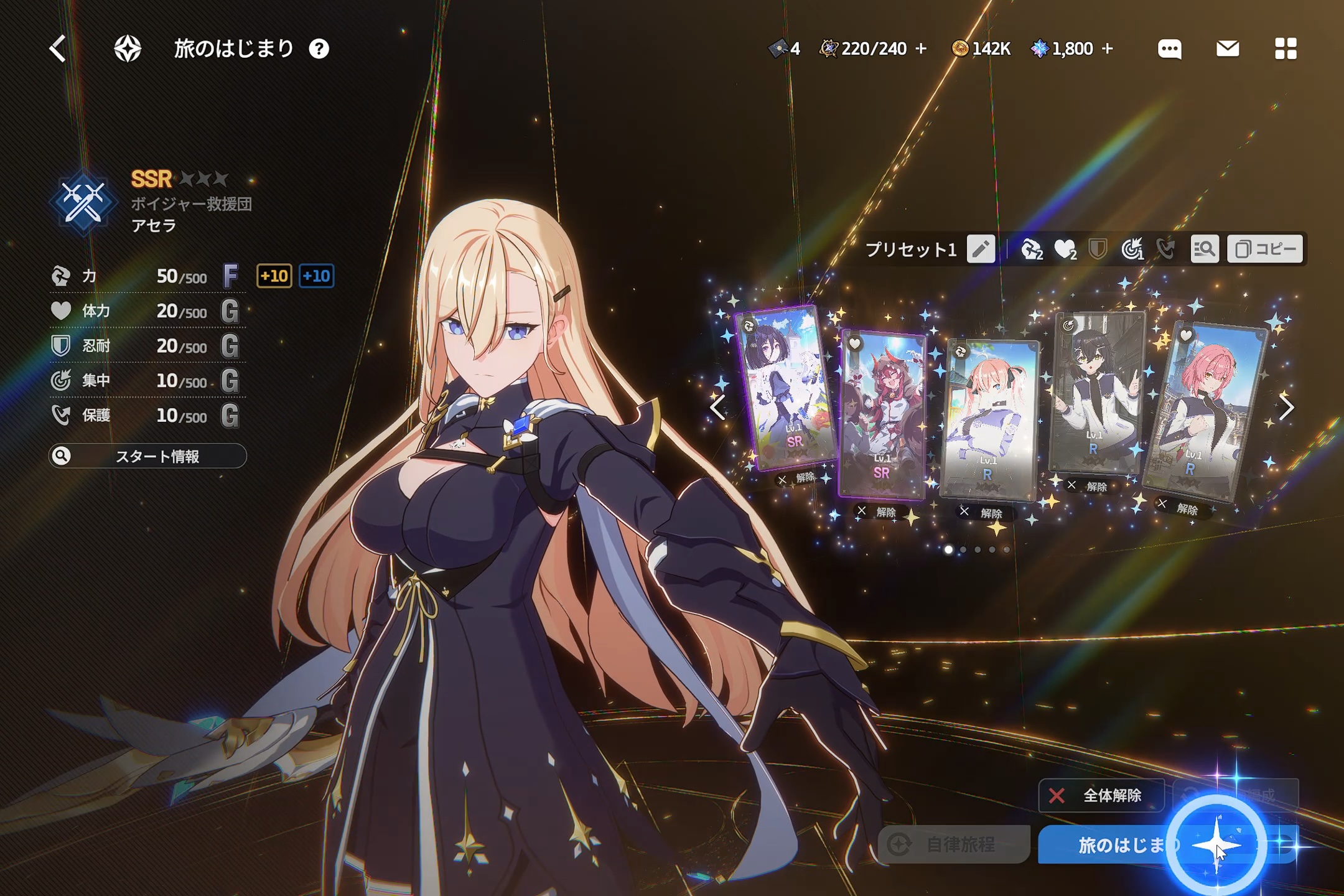The width and height of the screenshot is (1344, 896).
Task: Remove the first SR card with 解除
Action: pyautogui.click(x=797, y=478)
